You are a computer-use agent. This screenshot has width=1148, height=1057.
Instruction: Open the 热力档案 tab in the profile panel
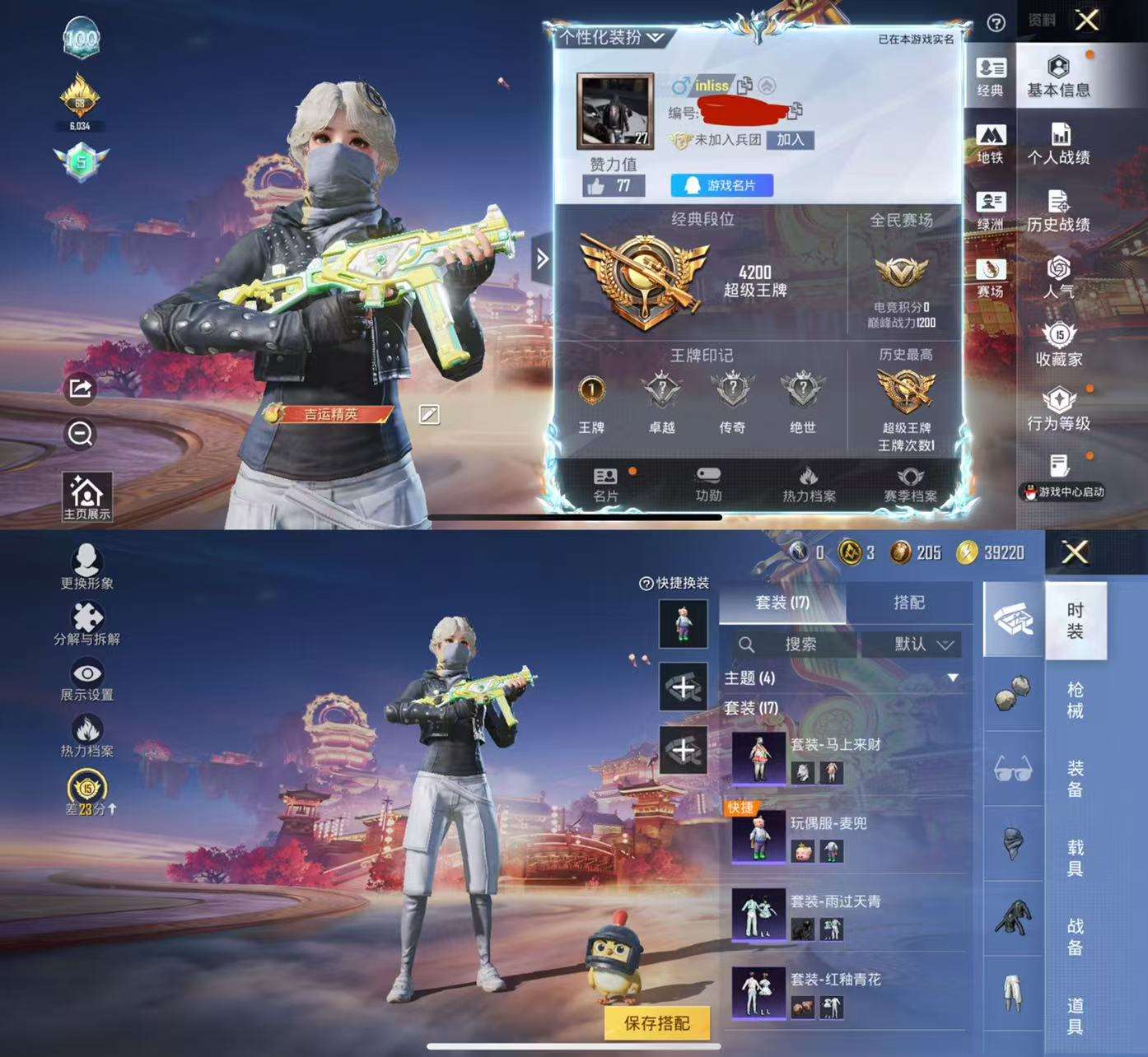coord(809,484)
